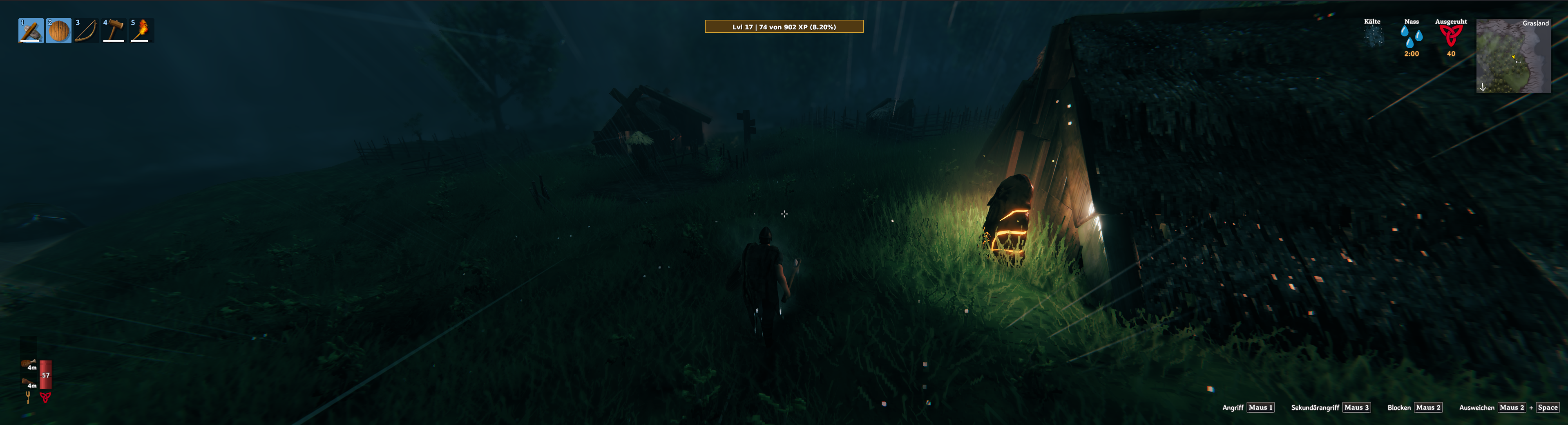
Task: Click the cooked drumstick food icon
Action: tap(29, 364)
